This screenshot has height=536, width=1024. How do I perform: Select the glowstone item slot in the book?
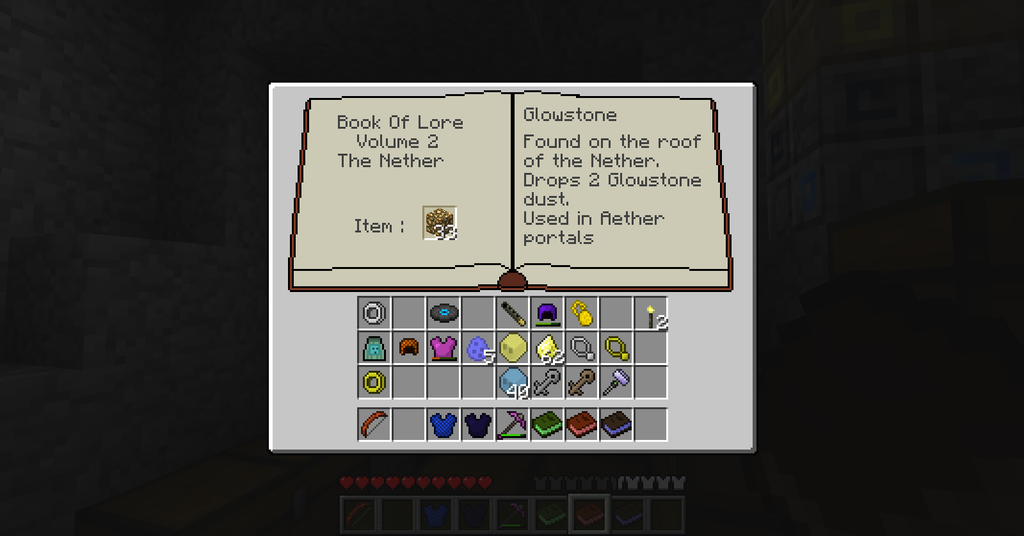tap(440, 223)
